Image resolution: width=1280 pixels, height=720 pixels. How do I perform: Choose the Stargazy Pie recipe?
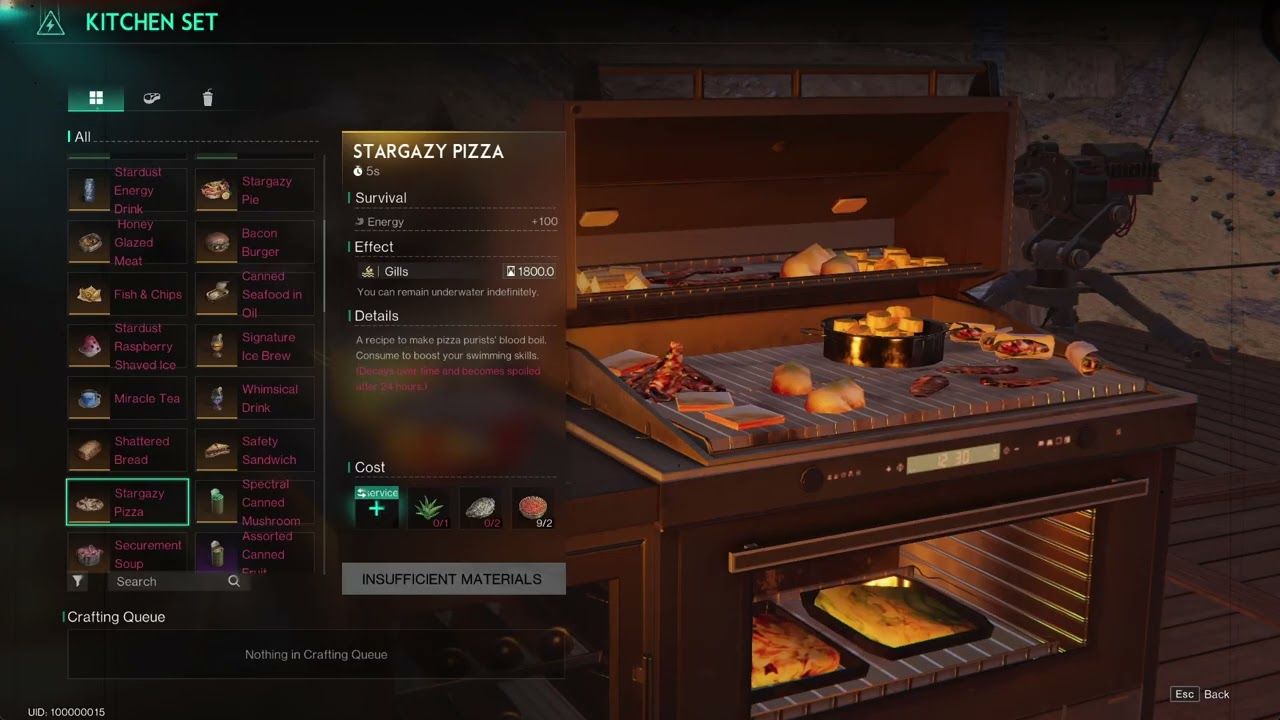(x=255, y=190)
